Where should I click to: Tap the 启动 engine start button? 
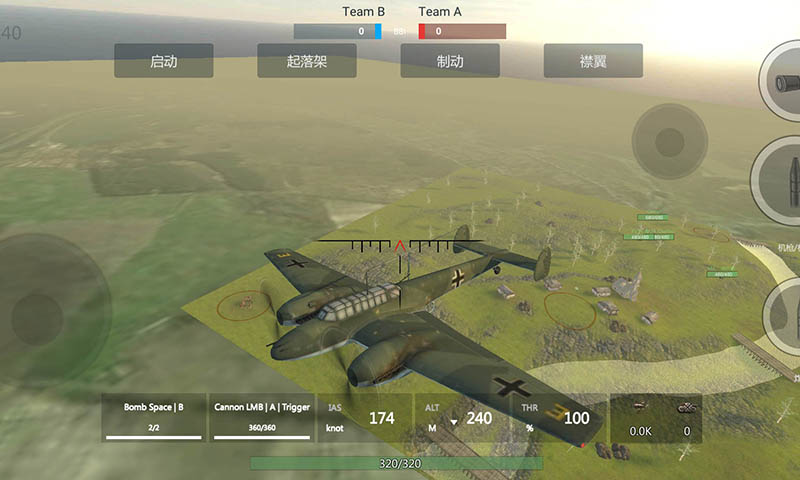[163, 61]
